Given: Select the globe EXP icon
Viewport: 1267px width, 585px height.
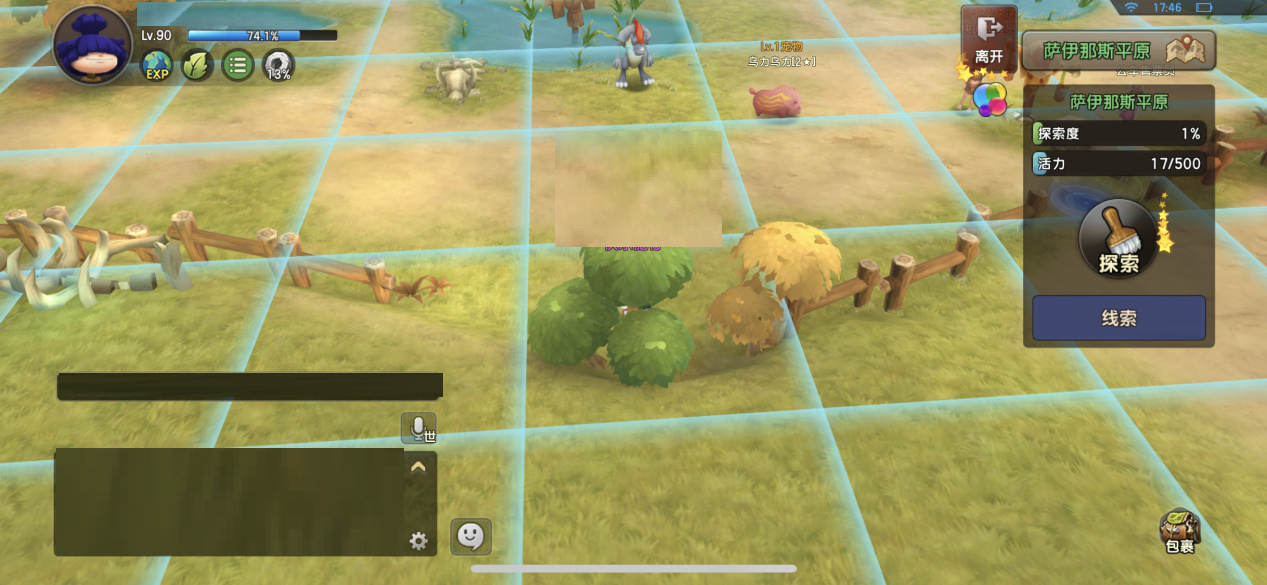Looking at the screenshot, I should [x=157, y=67].
